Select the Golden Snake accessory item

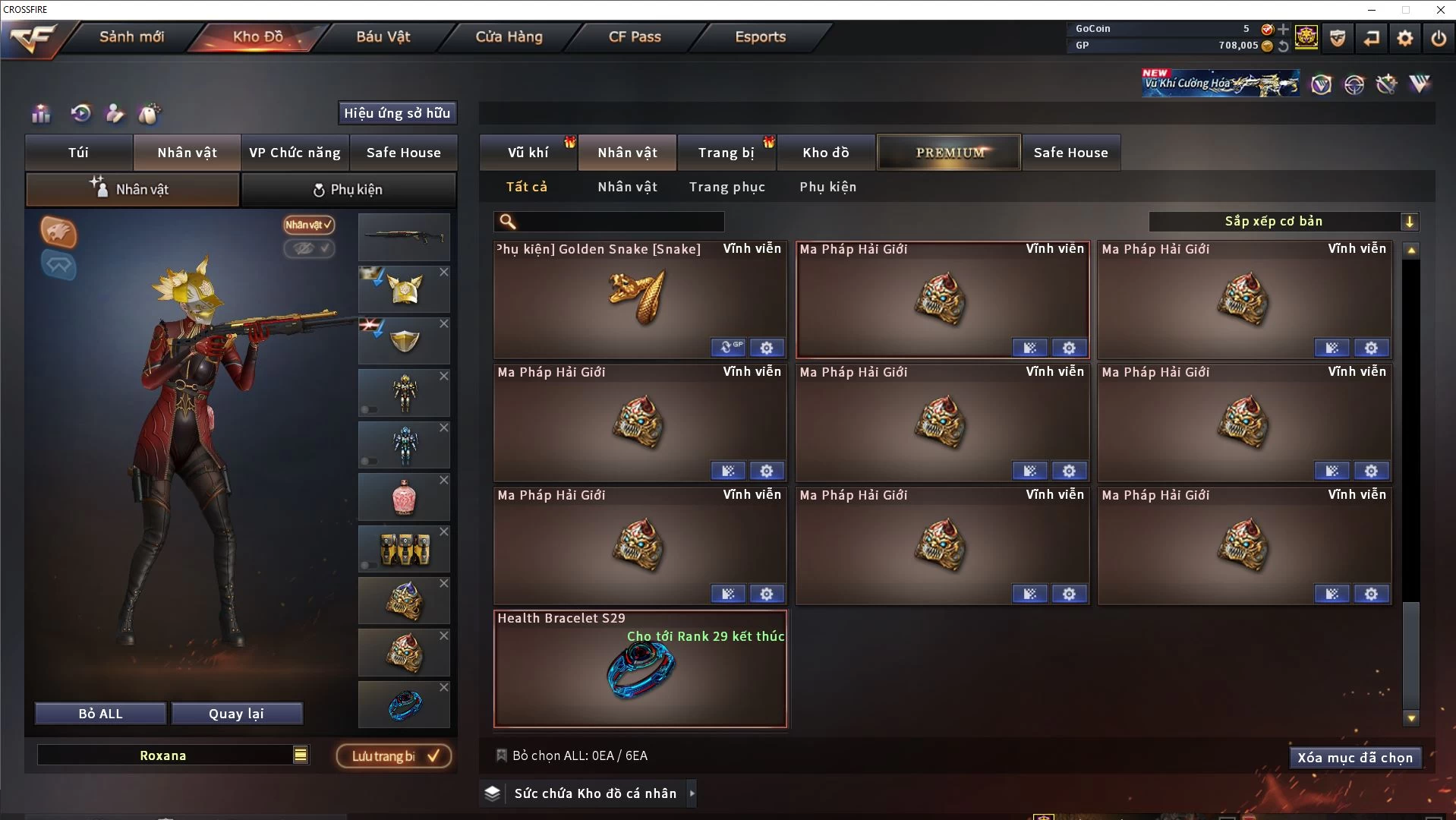[x=639, y=300]
